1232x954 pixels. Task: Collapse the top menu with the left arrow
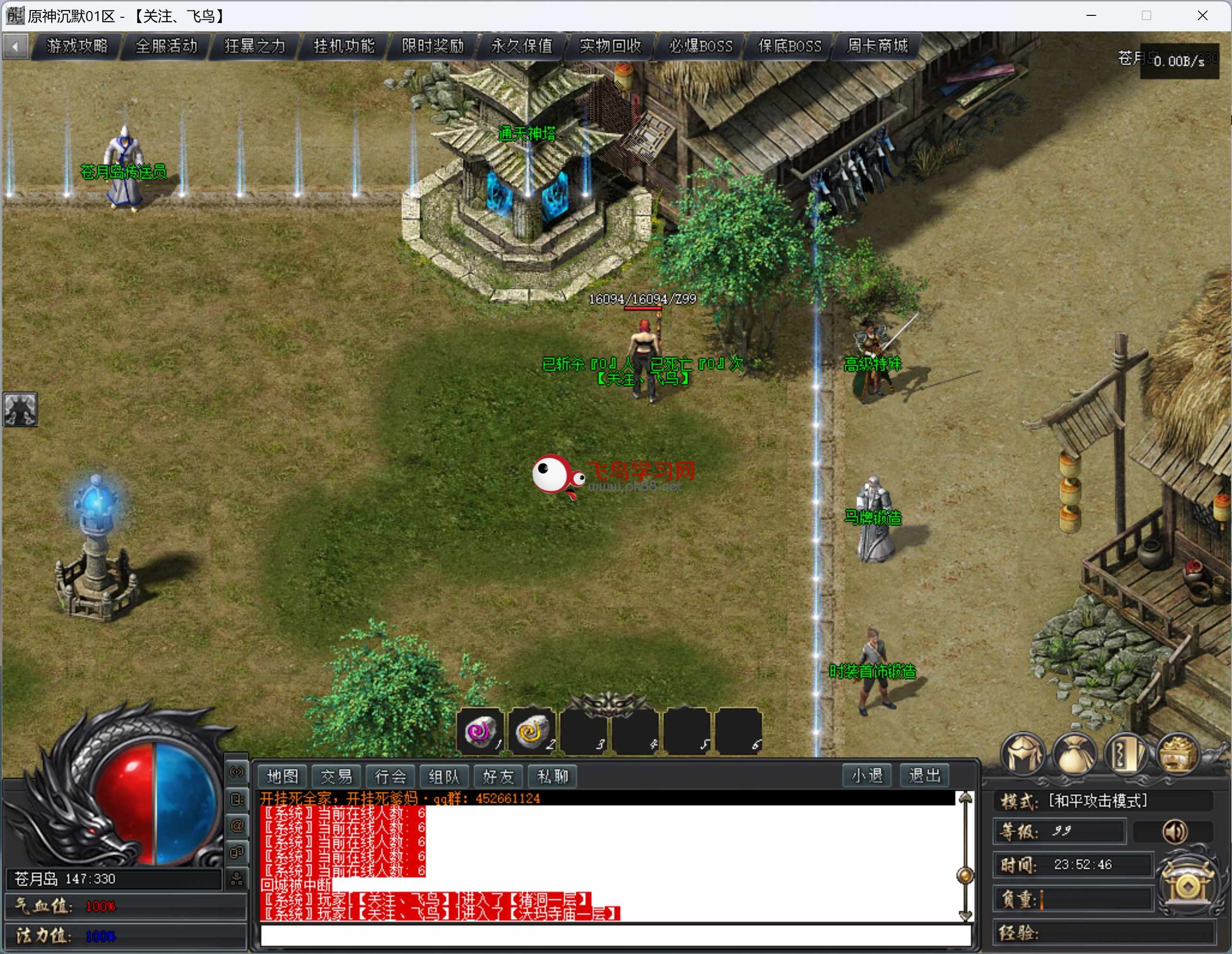coord(16,46)
